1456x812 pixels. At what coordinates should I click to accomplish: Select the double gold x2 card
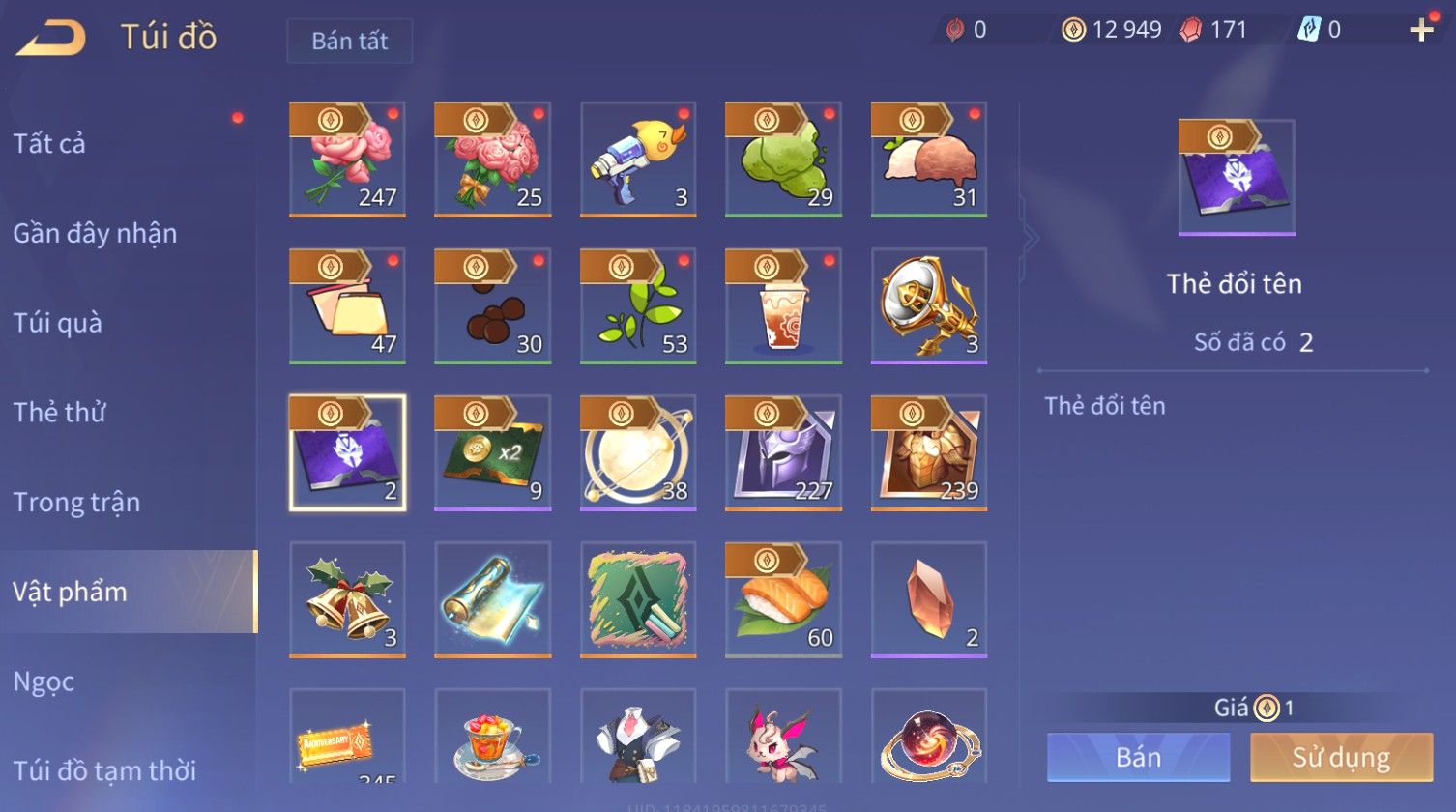tap(493, 453)
